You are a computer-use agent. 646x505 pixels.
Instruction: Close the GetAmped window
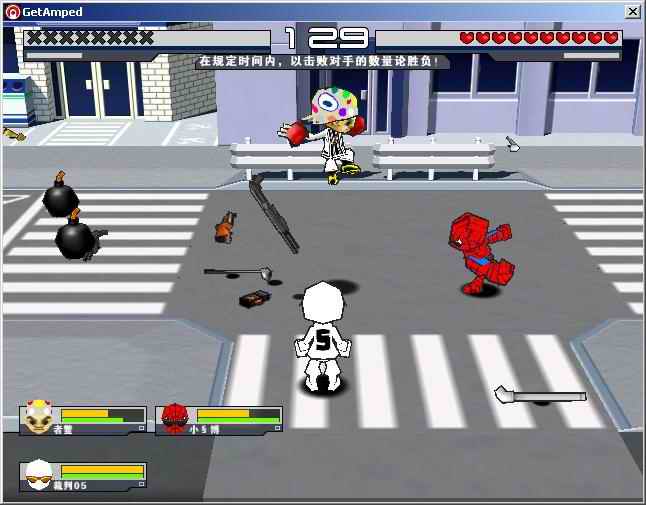click(632, 11)
